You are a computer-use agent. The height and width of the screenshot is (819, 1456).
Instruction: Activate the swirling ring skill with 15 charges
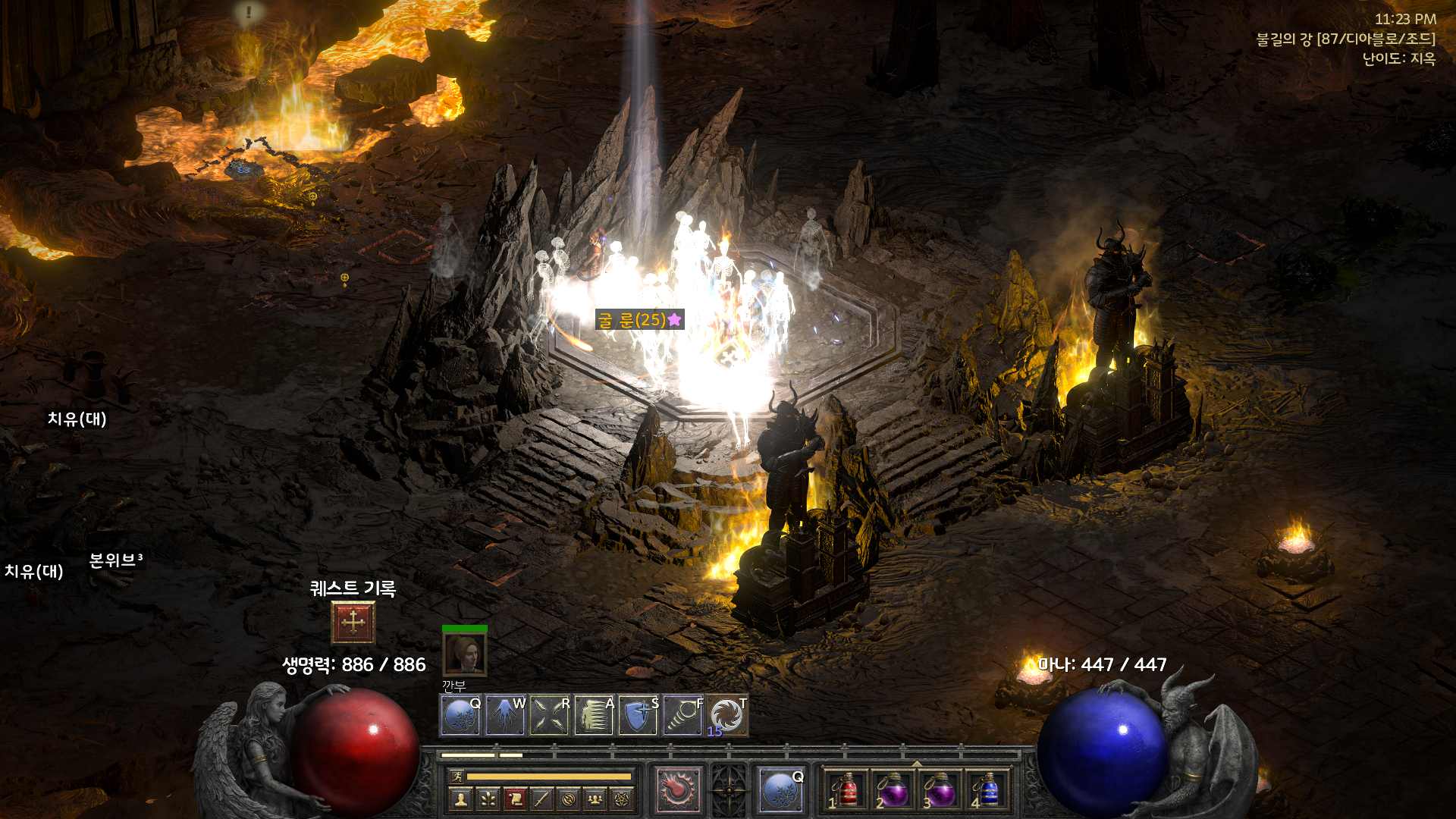coord(726,715)
